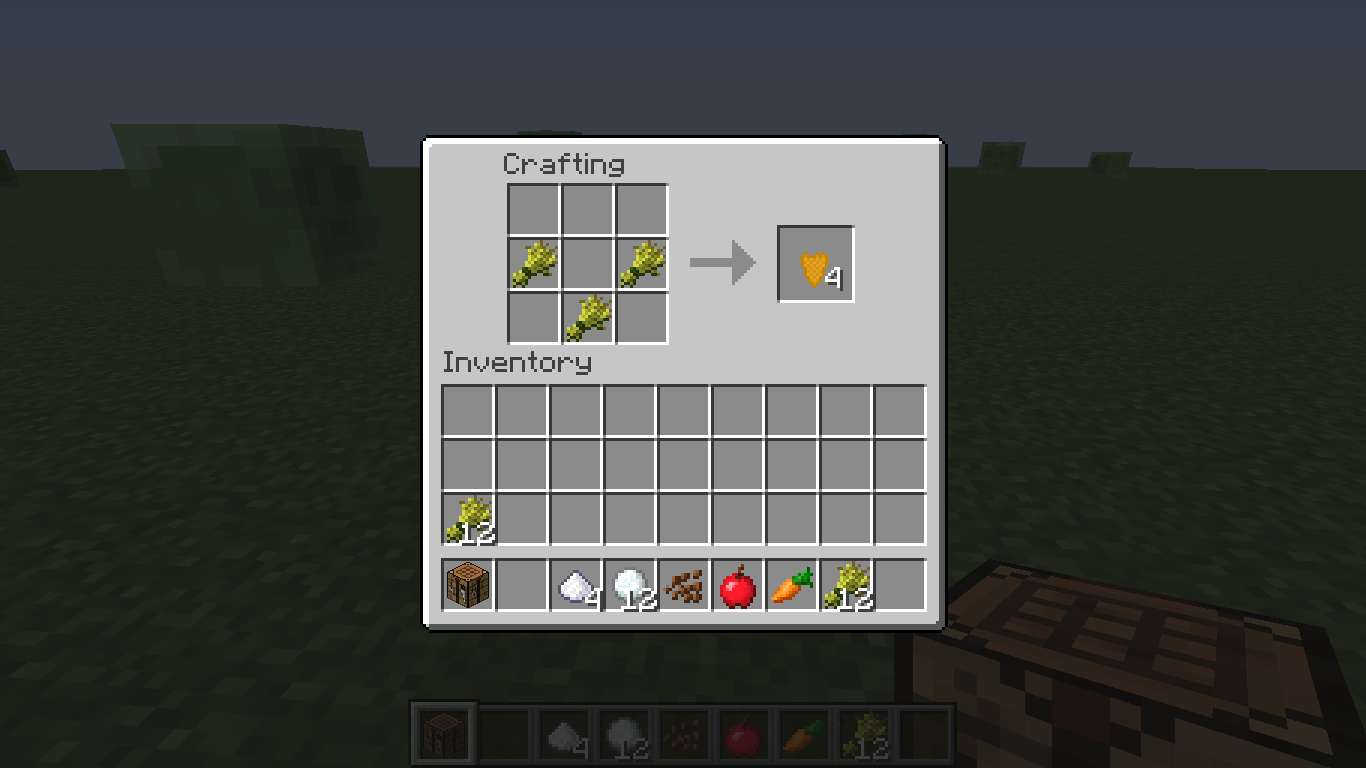Image resolution: width=1366 pixels, height=768 pixels.
Task: Collect the crafted honeycomb output item
Action: [x=814, y=263]
